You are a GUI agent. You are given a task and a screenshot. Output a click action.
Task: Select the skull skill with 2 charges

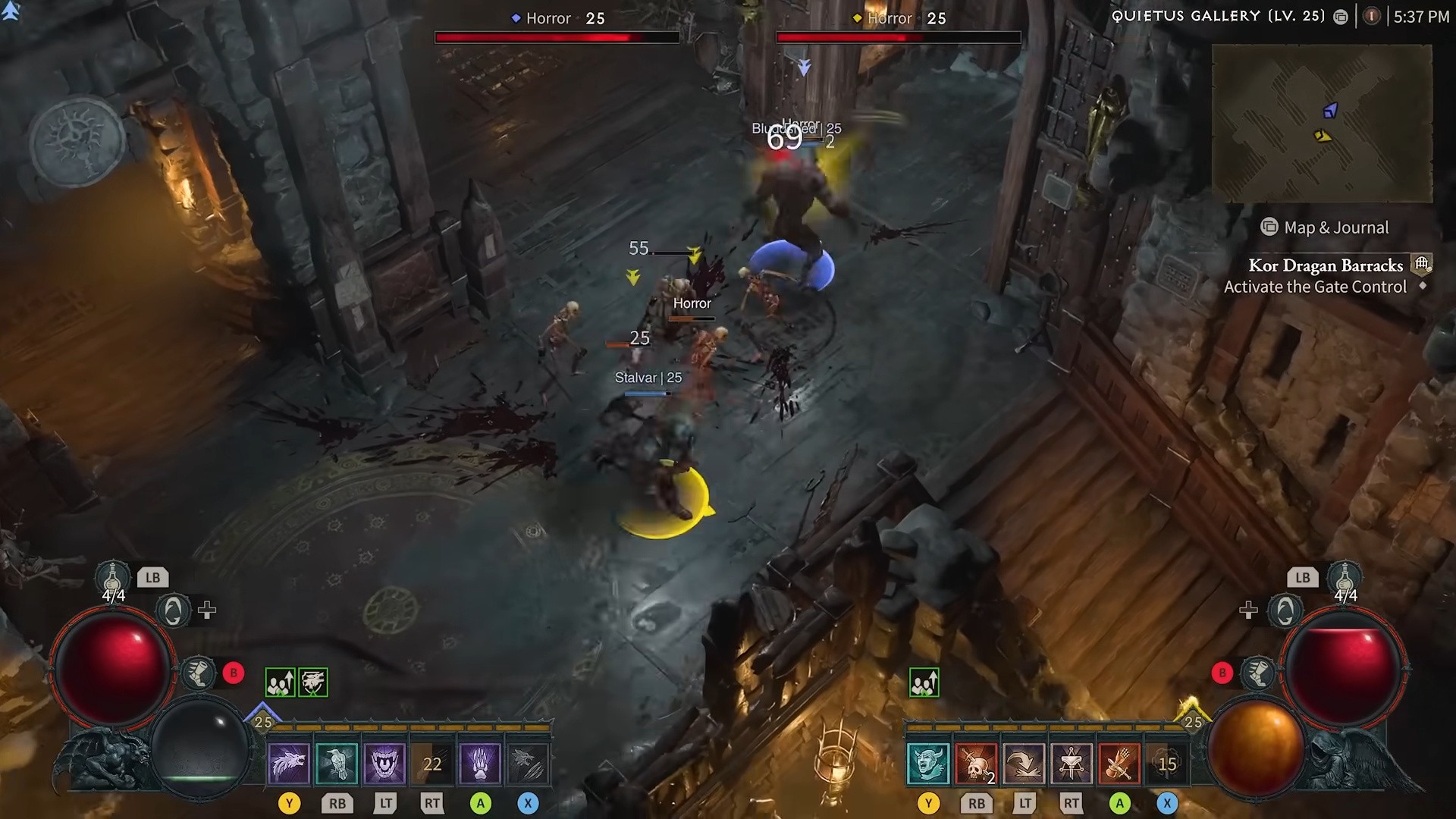pos(975,764)
